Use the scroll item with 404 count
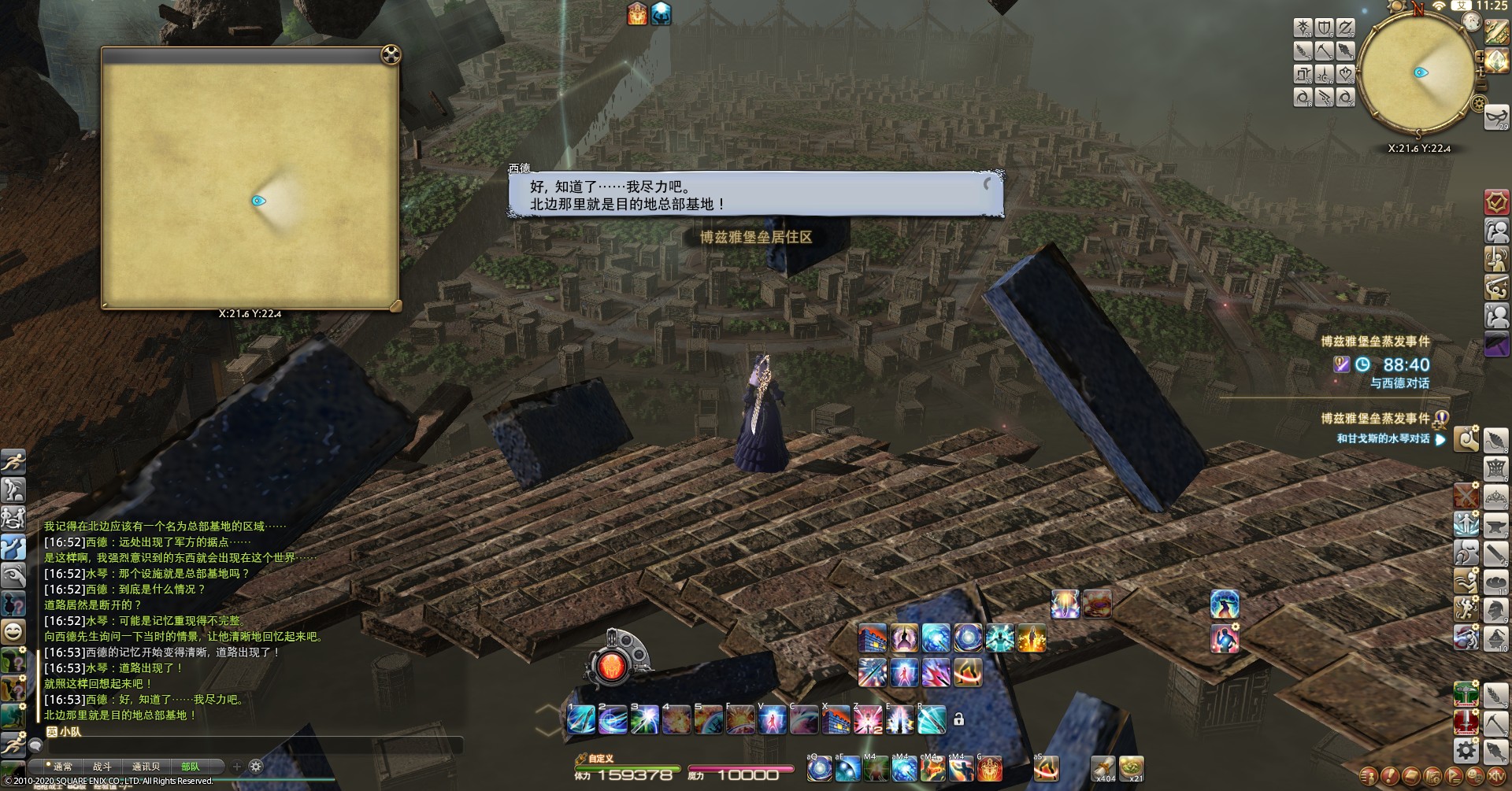1512x791 pixels. tap(1104, 767)
